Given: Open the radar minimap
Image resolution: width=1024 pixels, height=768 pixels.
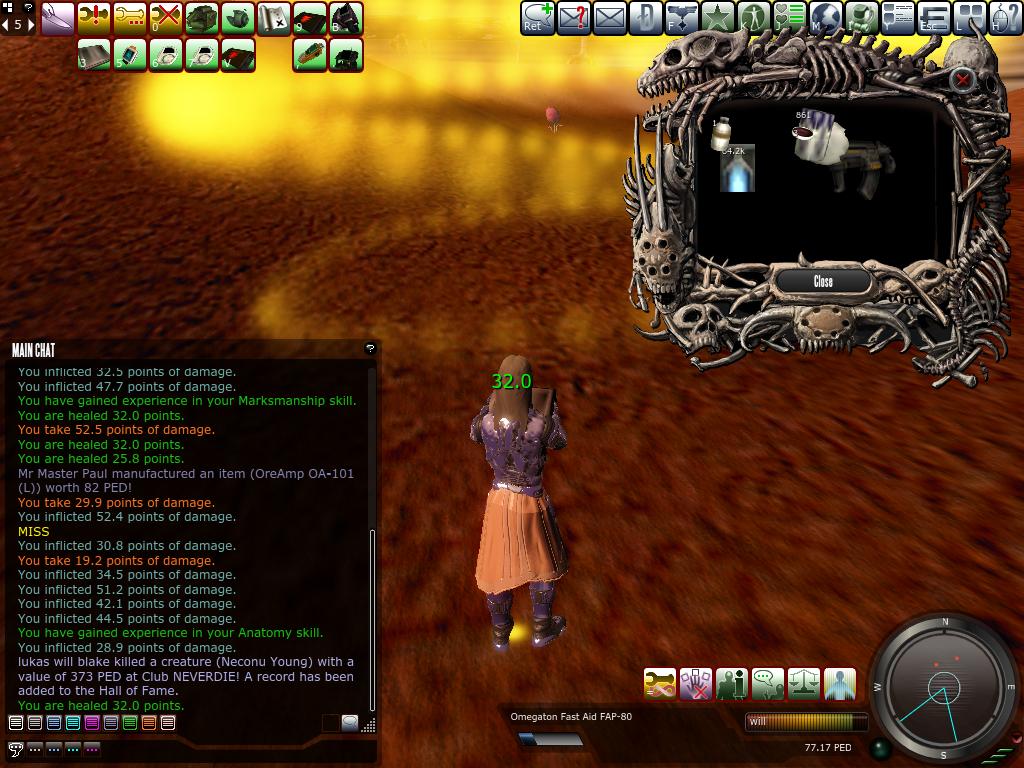Looking at the screenshot, I should click(x=943, y=688).
